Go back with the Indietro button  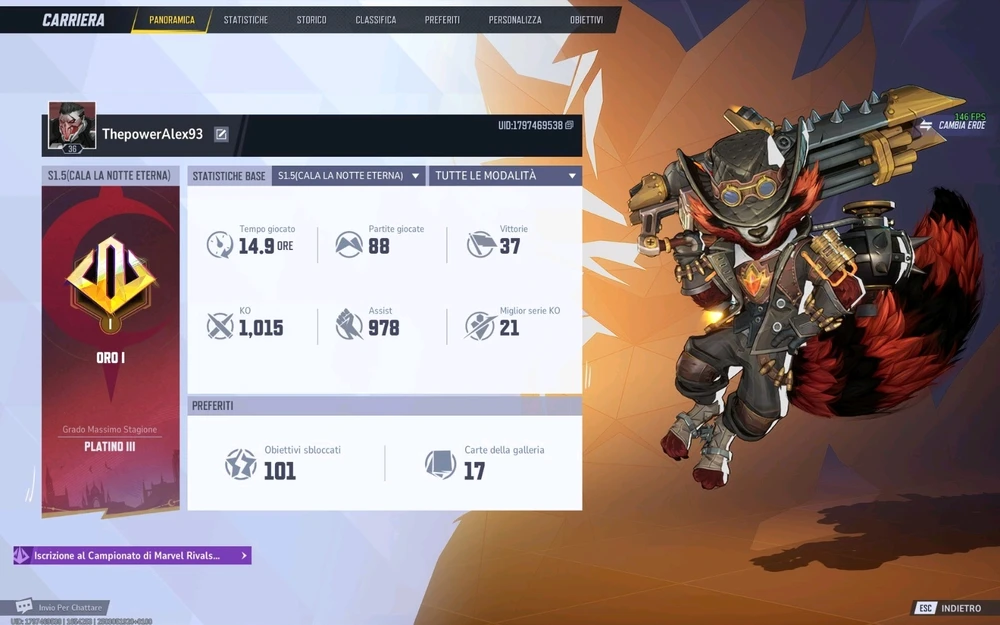pos(950,608)
